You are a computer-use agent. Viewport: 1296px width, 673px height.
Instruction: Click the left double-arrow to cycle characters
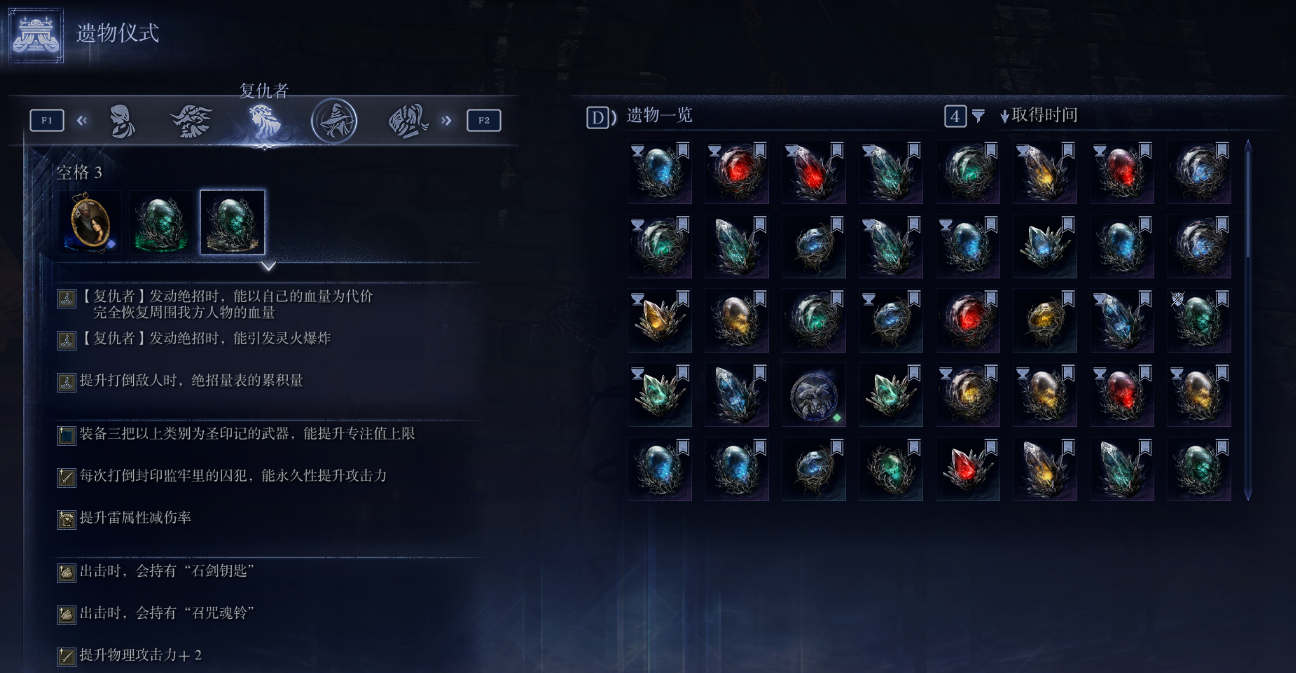point(82,121)
